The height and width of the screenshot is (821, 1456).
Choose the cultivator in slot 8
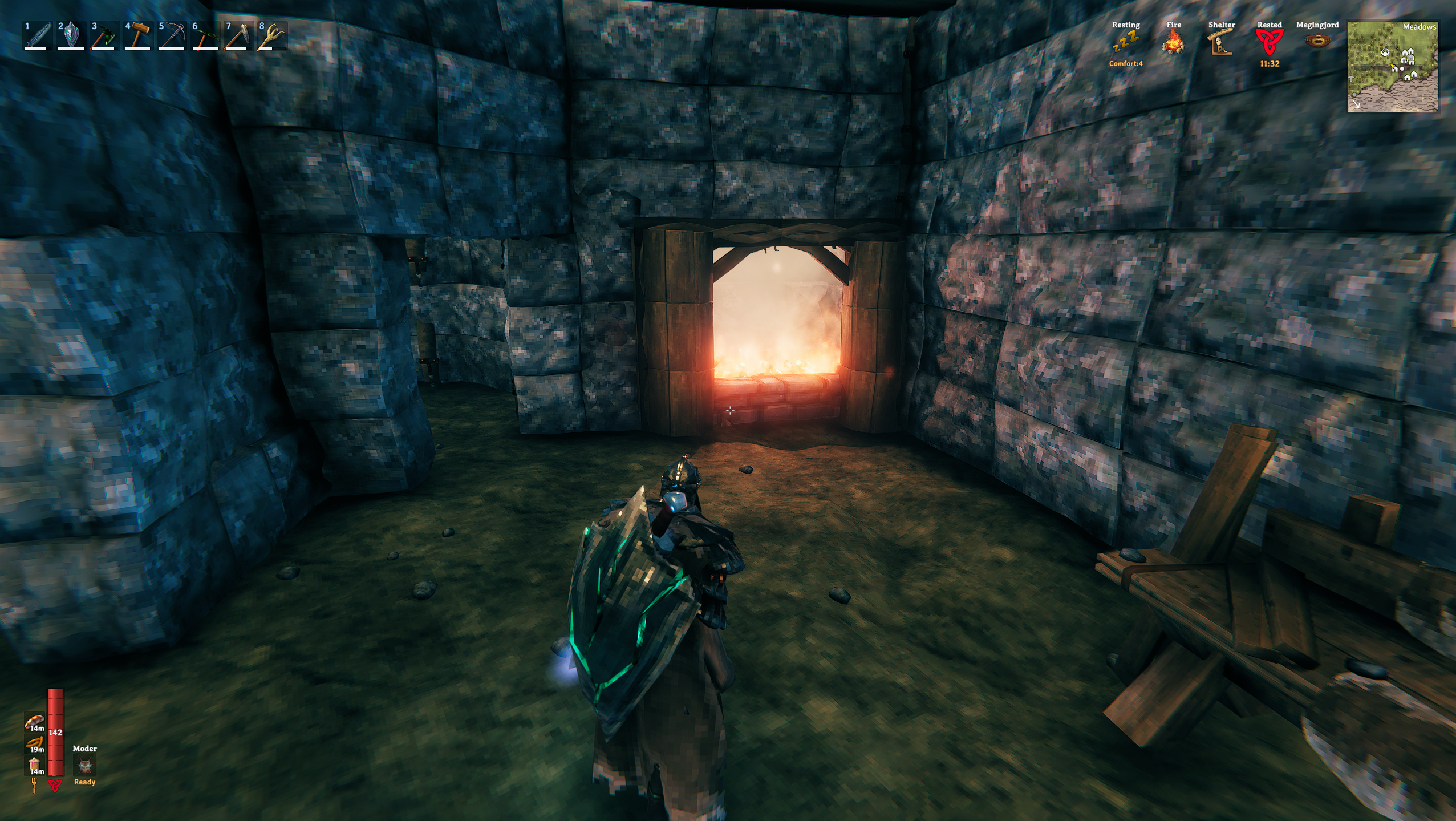(x=272, y=36)
